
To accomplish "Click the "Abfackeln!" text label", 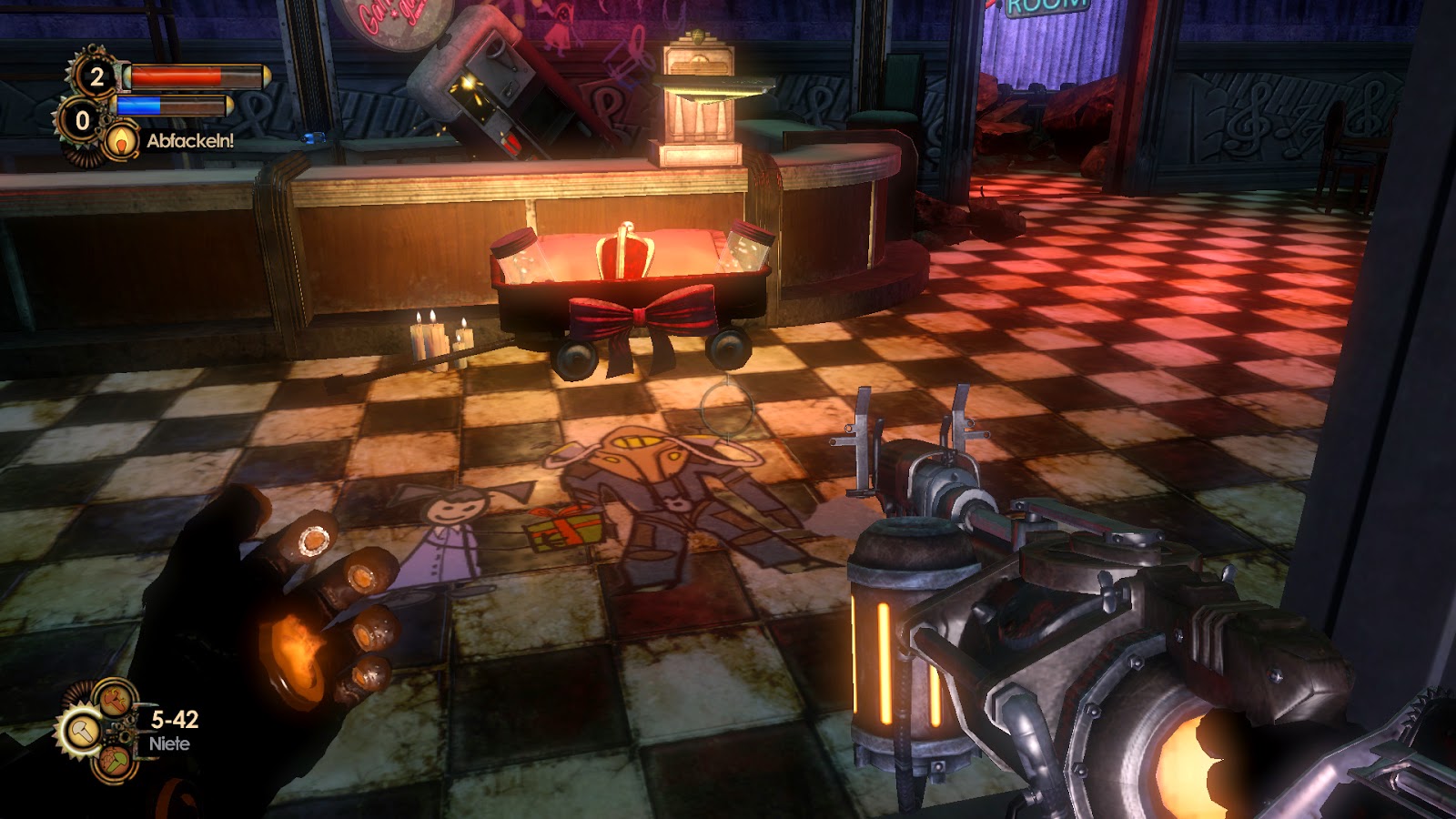I will click(190, 140).
